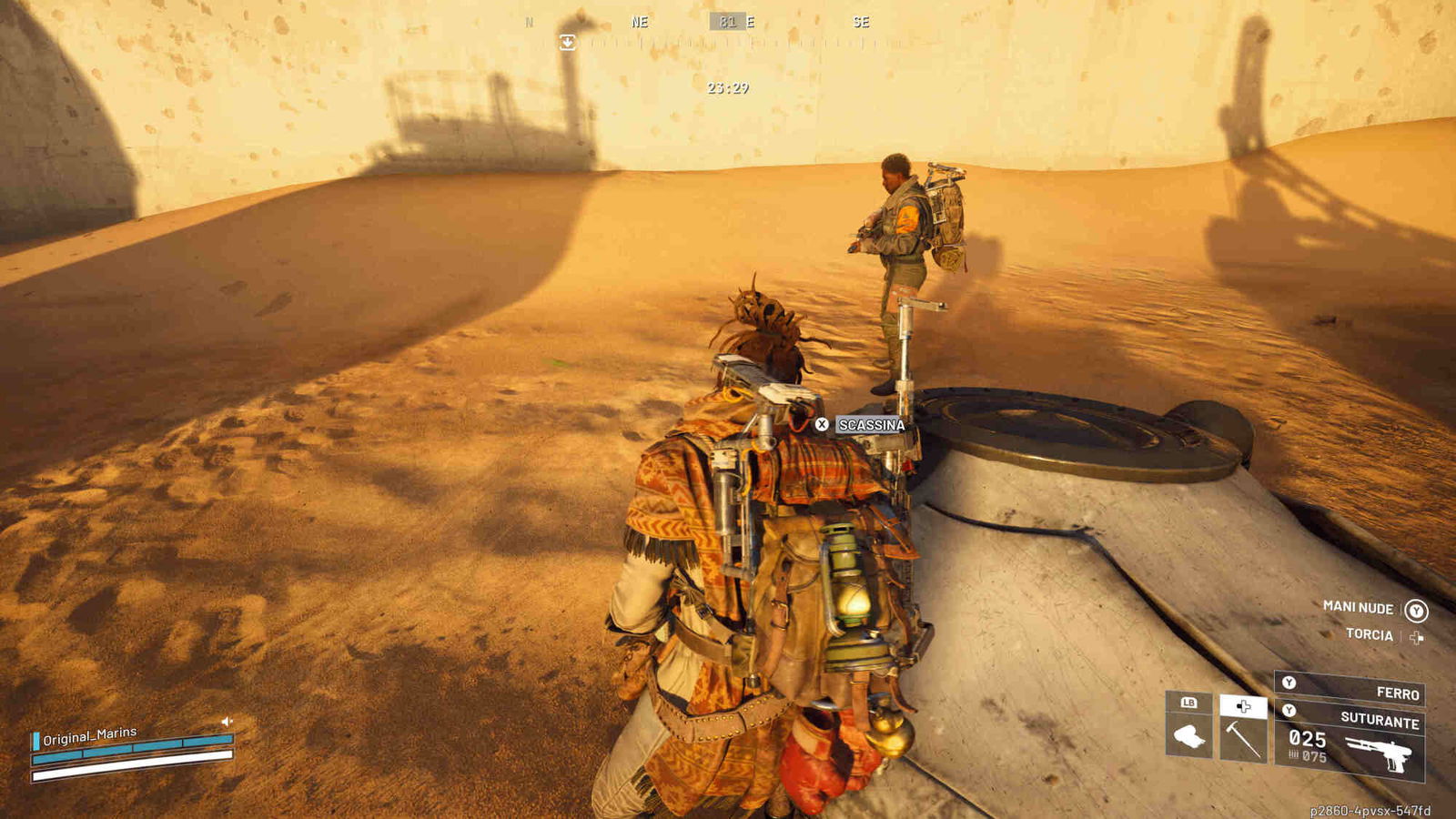The height and width of the screenshot is (819, 1456).
Task: Choose the Mani Nude option
Action: 1359,607
